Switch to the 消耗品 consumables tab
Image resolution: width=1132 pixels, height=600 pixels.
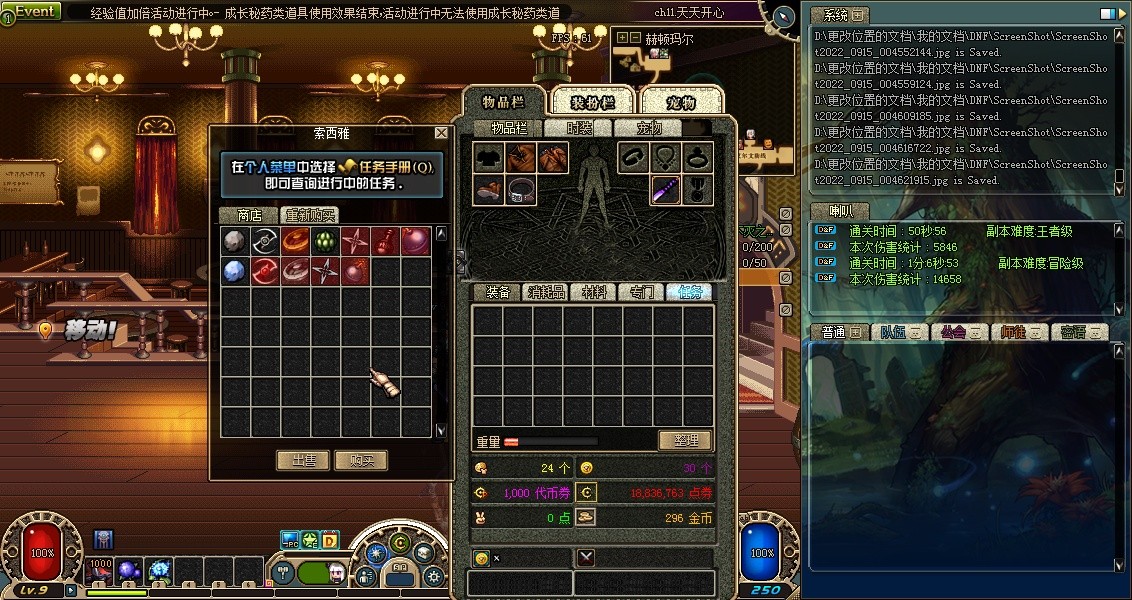tap(546, 292)
